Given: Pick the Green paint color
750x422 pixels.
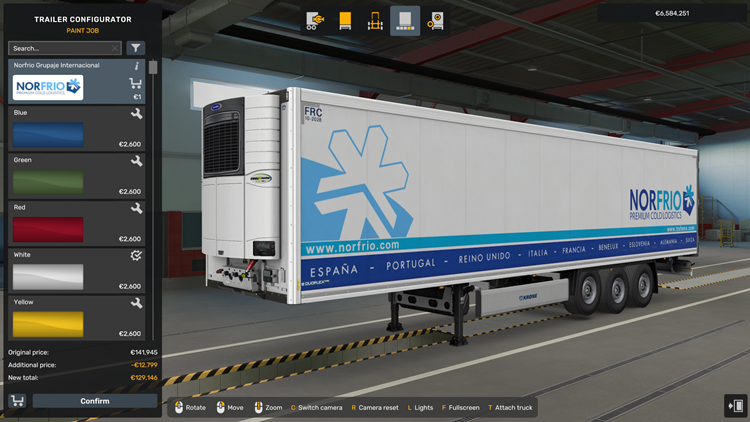Looking at the screenshot, I should pos(48,182).
